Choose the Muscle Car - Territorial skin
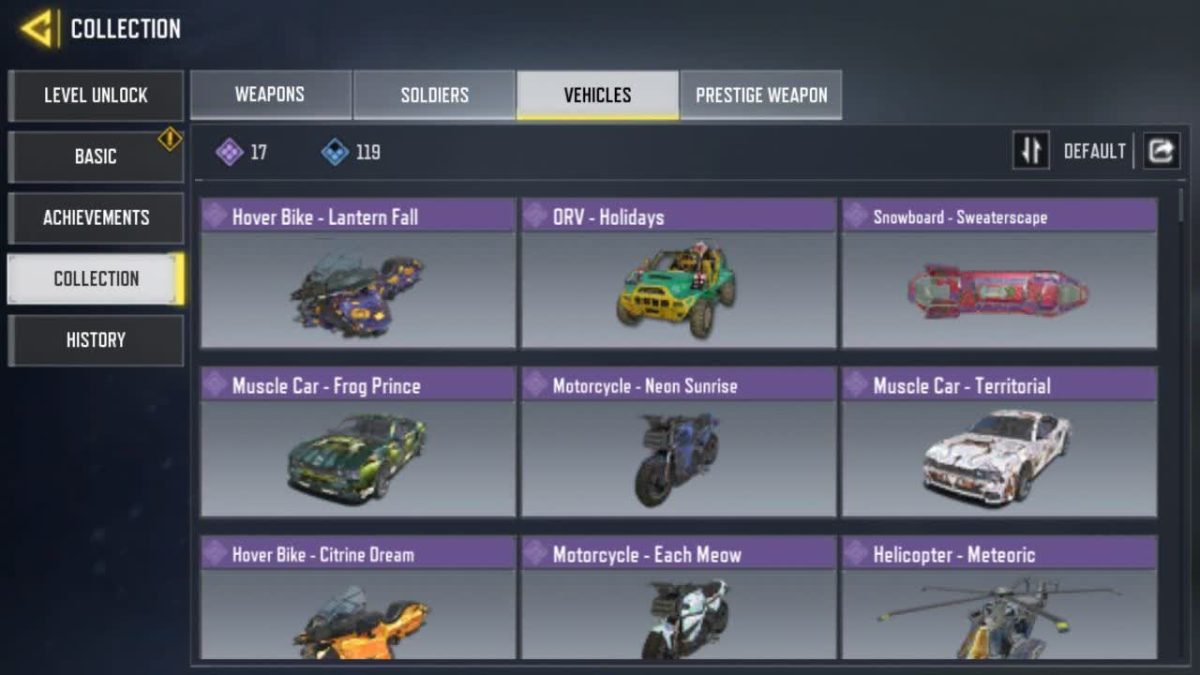Image resolution: width=1200 pixels, height=675 pixels. coord(999,442)
